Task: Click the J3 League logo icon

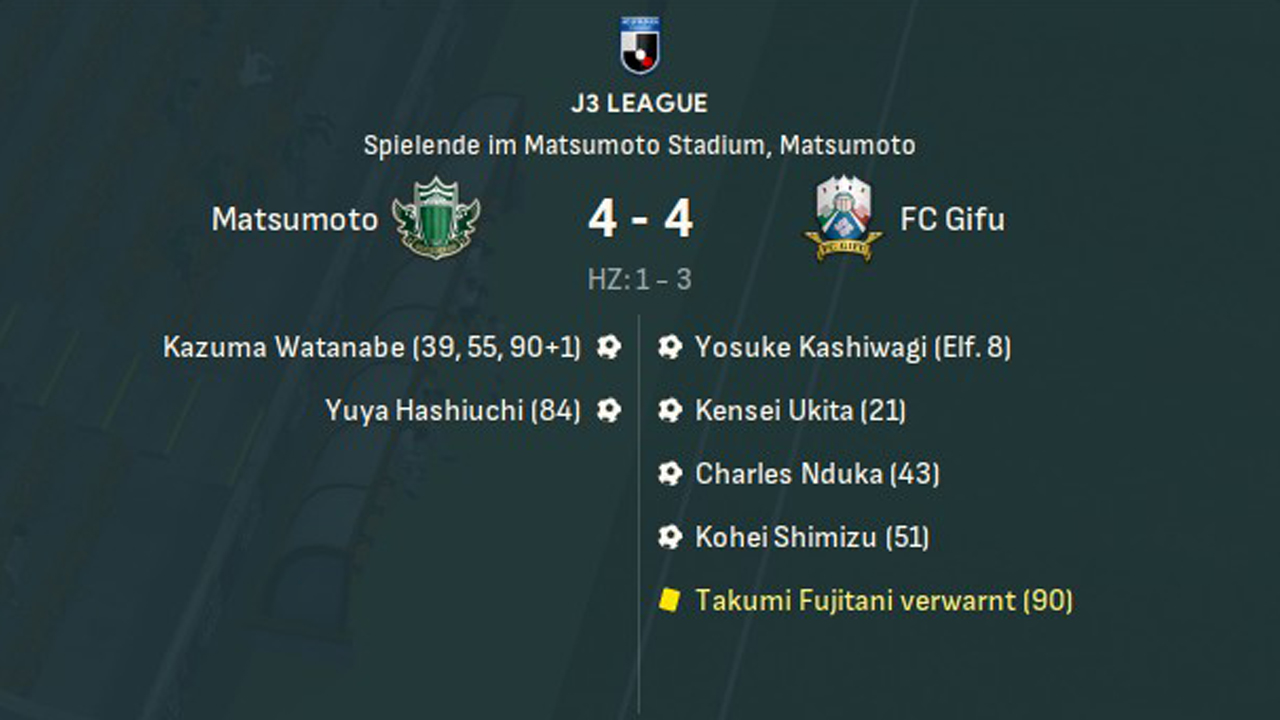Action: pos(639,45)
